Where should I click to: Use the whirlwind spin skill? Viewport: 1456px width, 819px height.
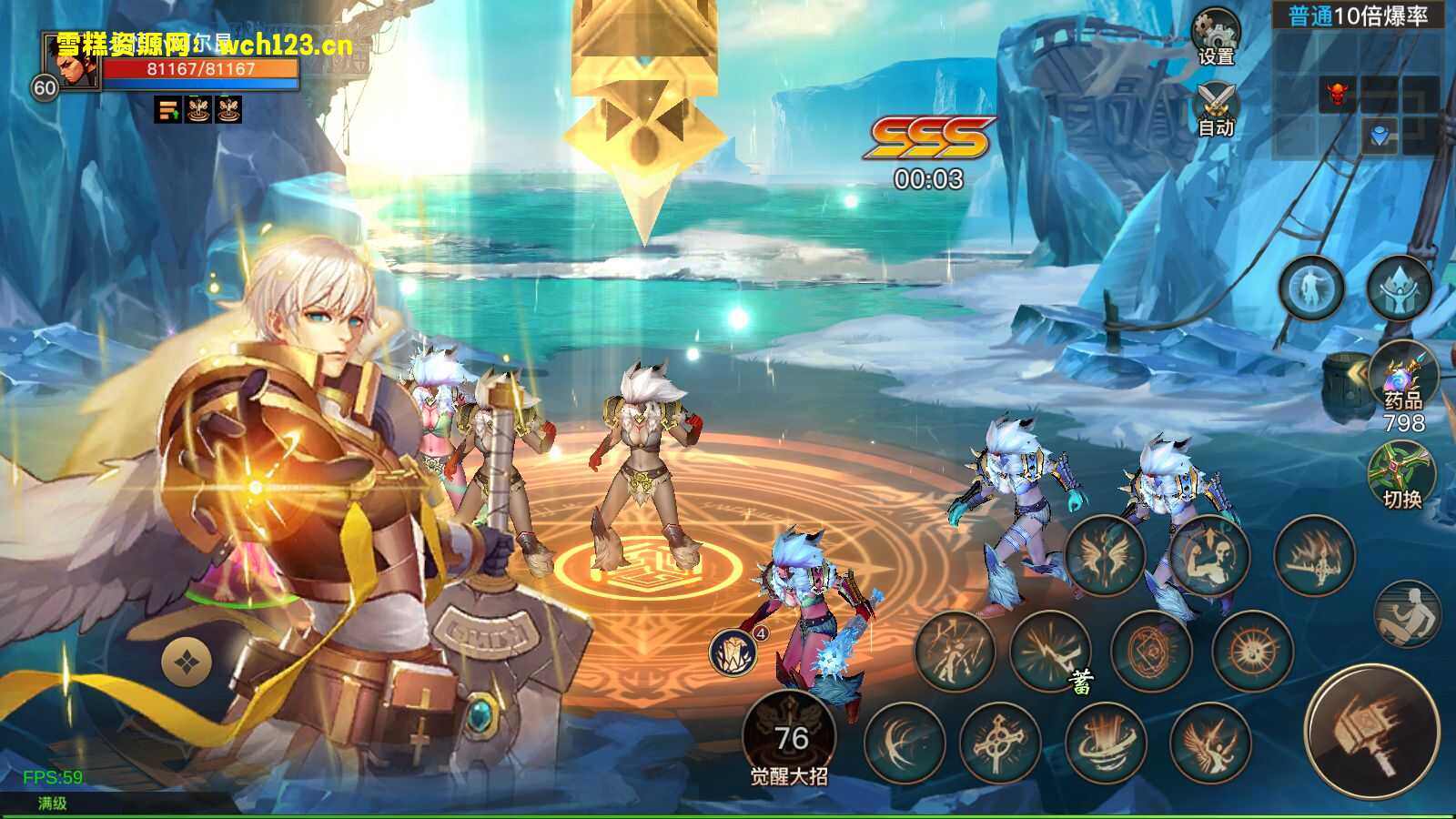point(1104,744)
